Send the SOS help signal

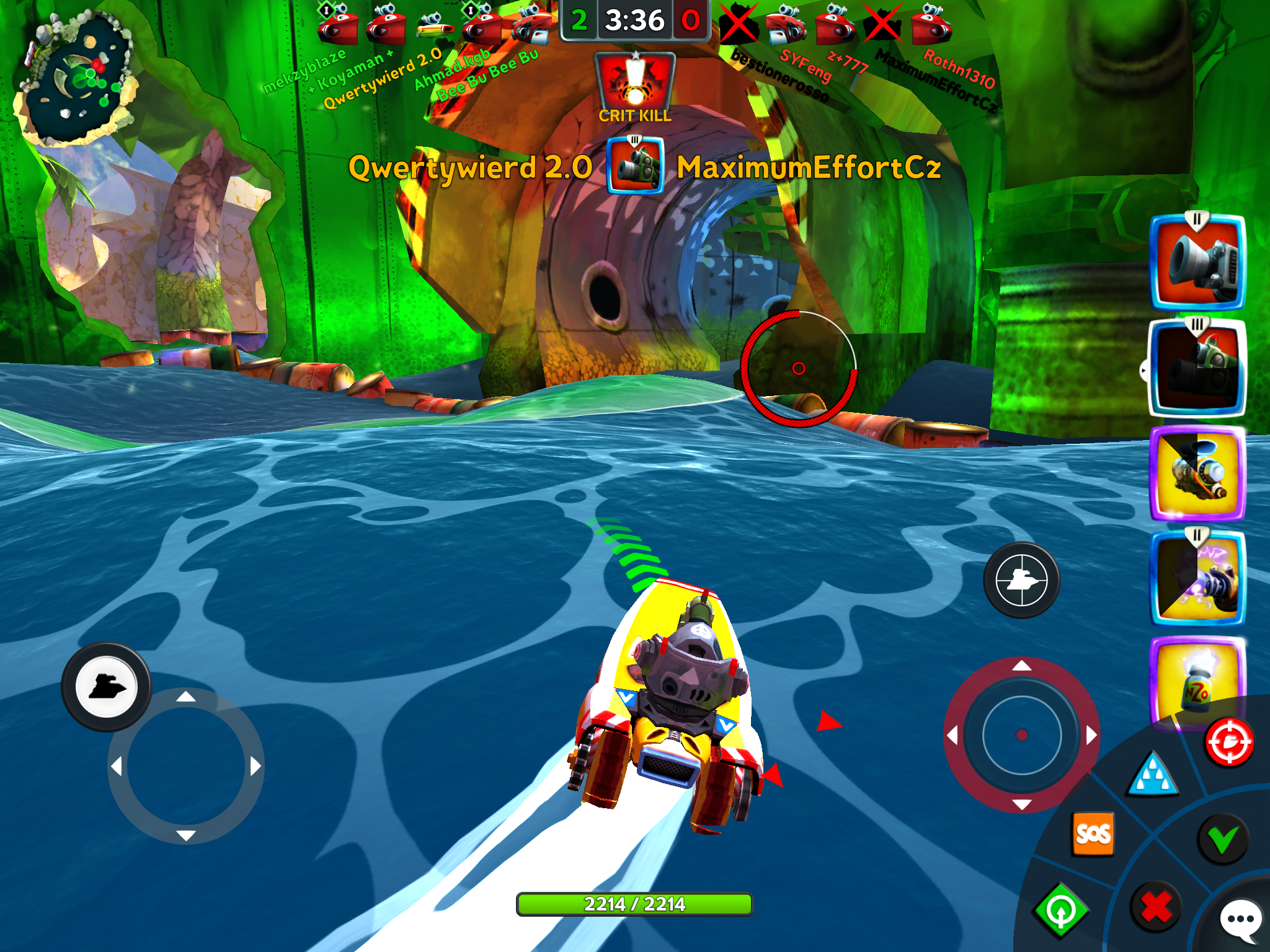coord(1093,834)
